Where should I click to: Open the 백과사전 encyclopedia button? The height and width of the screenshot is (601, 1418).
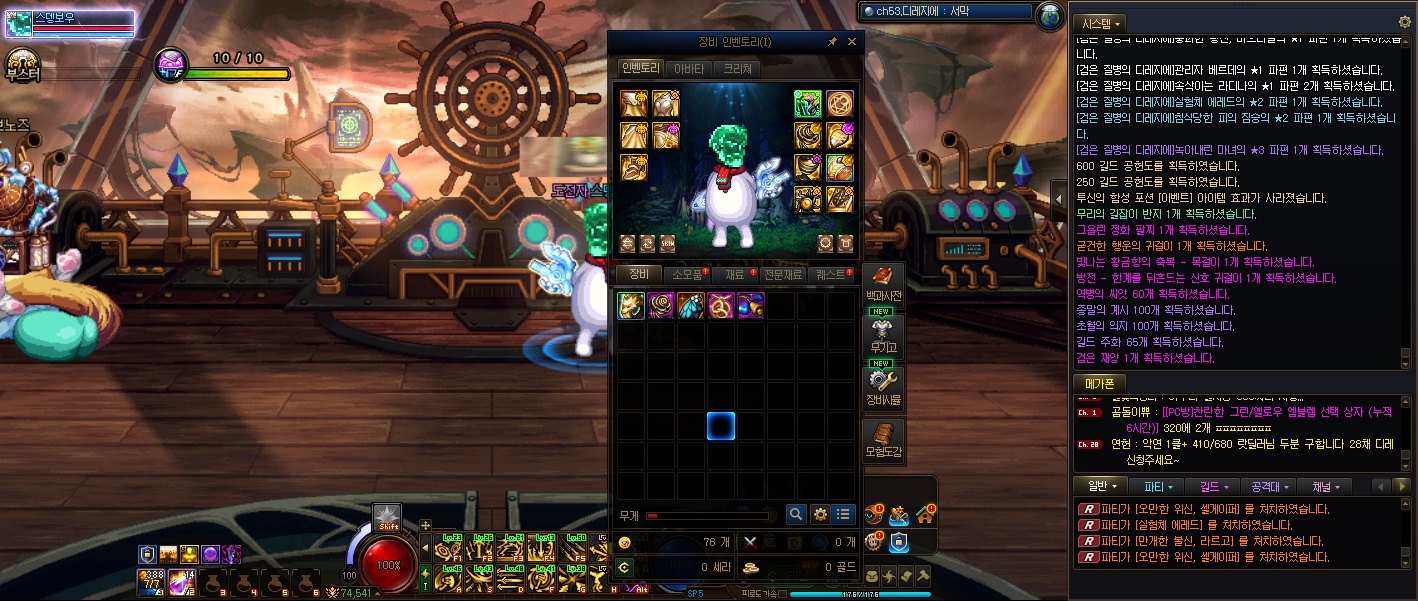[883, 285]
